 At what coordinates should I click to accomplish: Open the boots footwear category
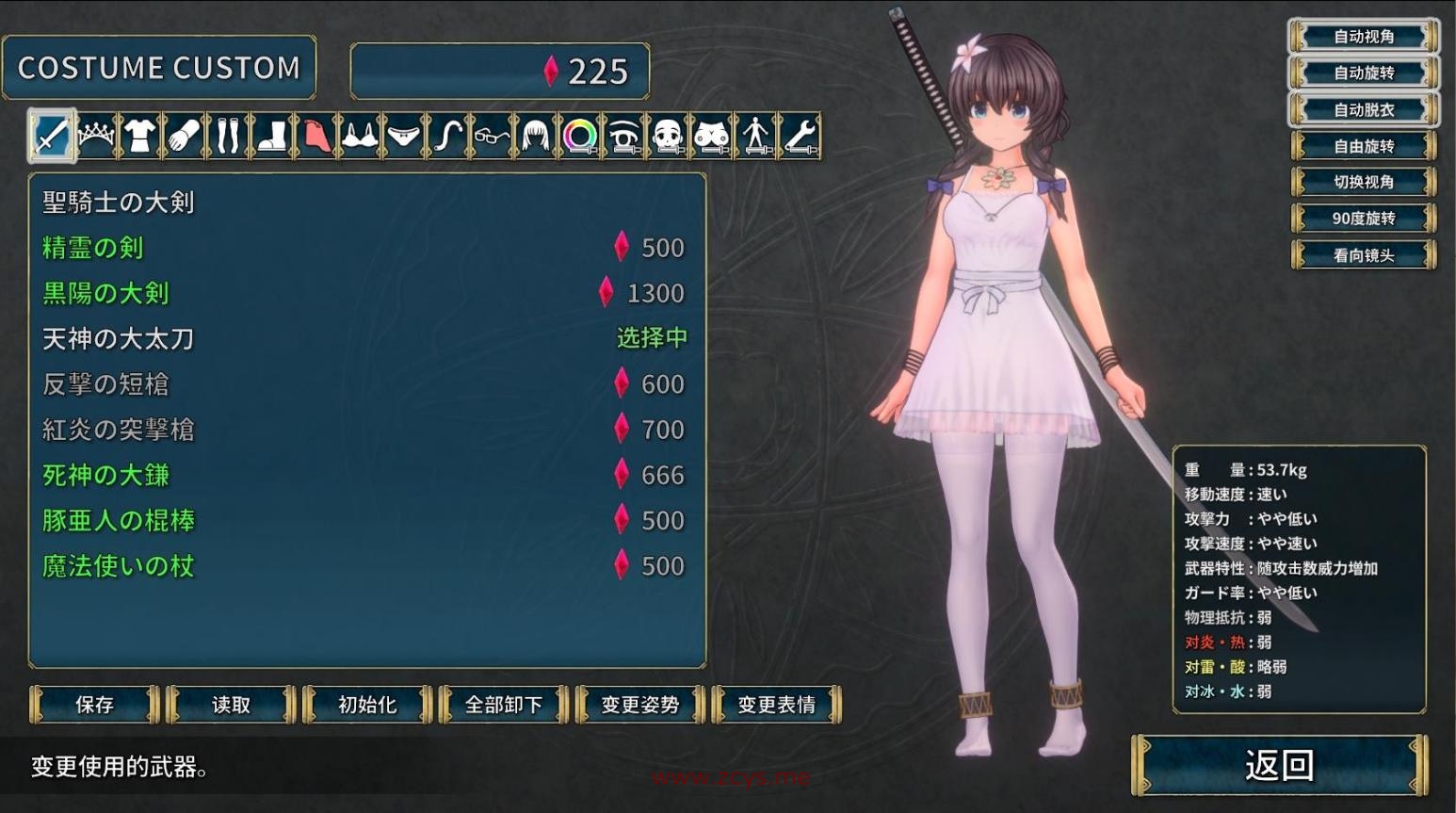[x=271, y=136]
